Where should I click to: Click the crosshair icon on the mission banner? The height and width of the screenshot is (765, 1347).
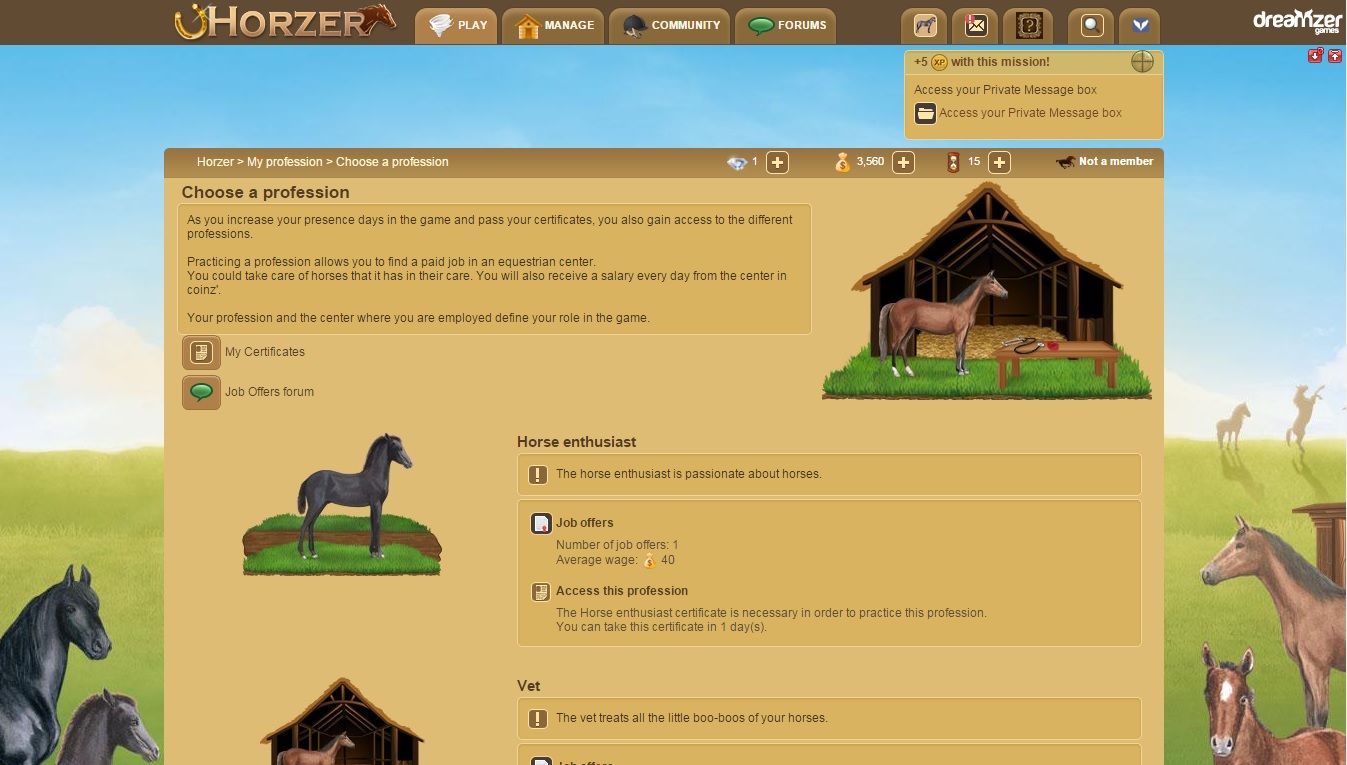[1142, 61]
